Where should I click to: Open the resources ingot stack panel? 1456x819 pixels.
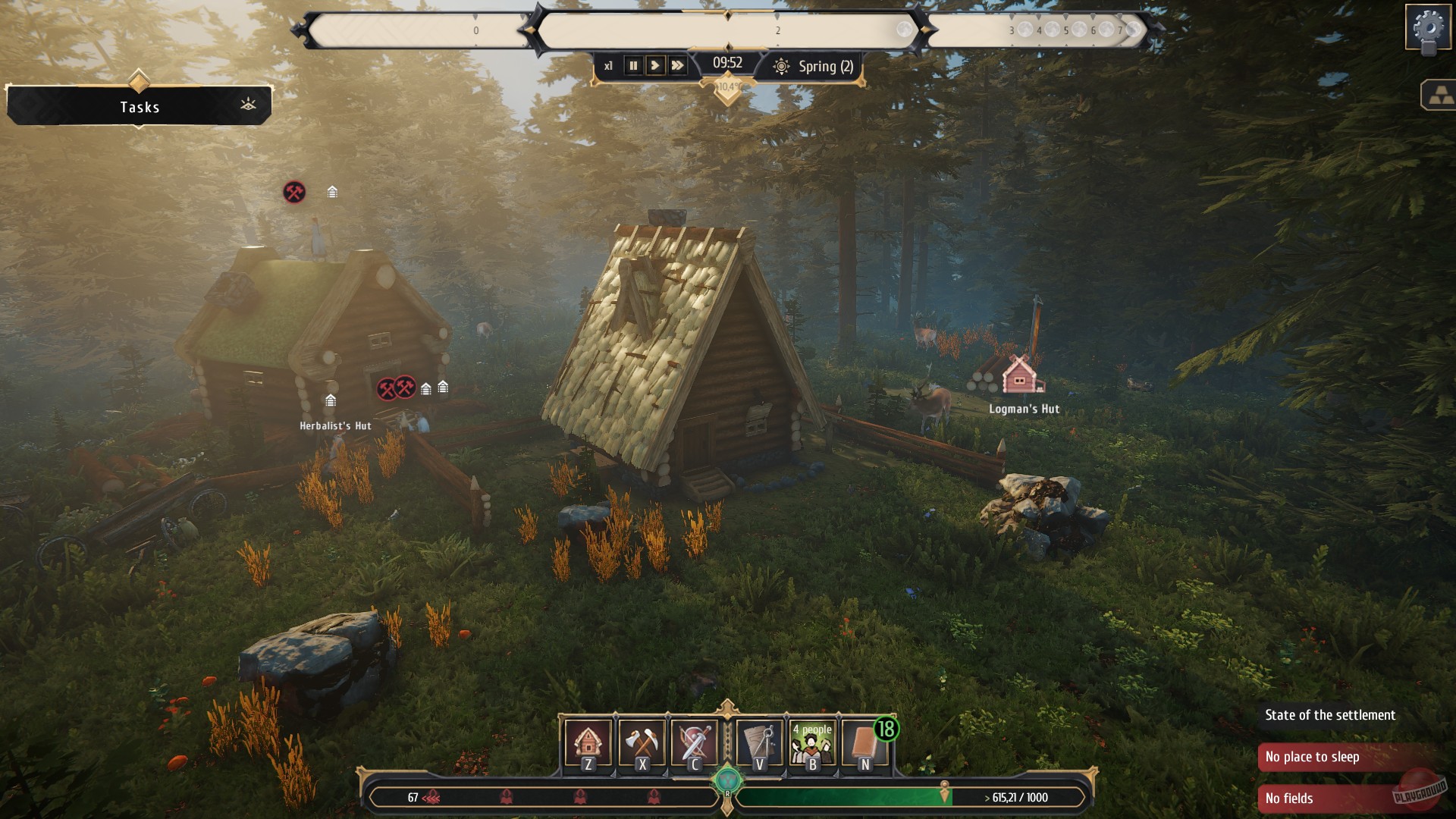[1439, 96]
